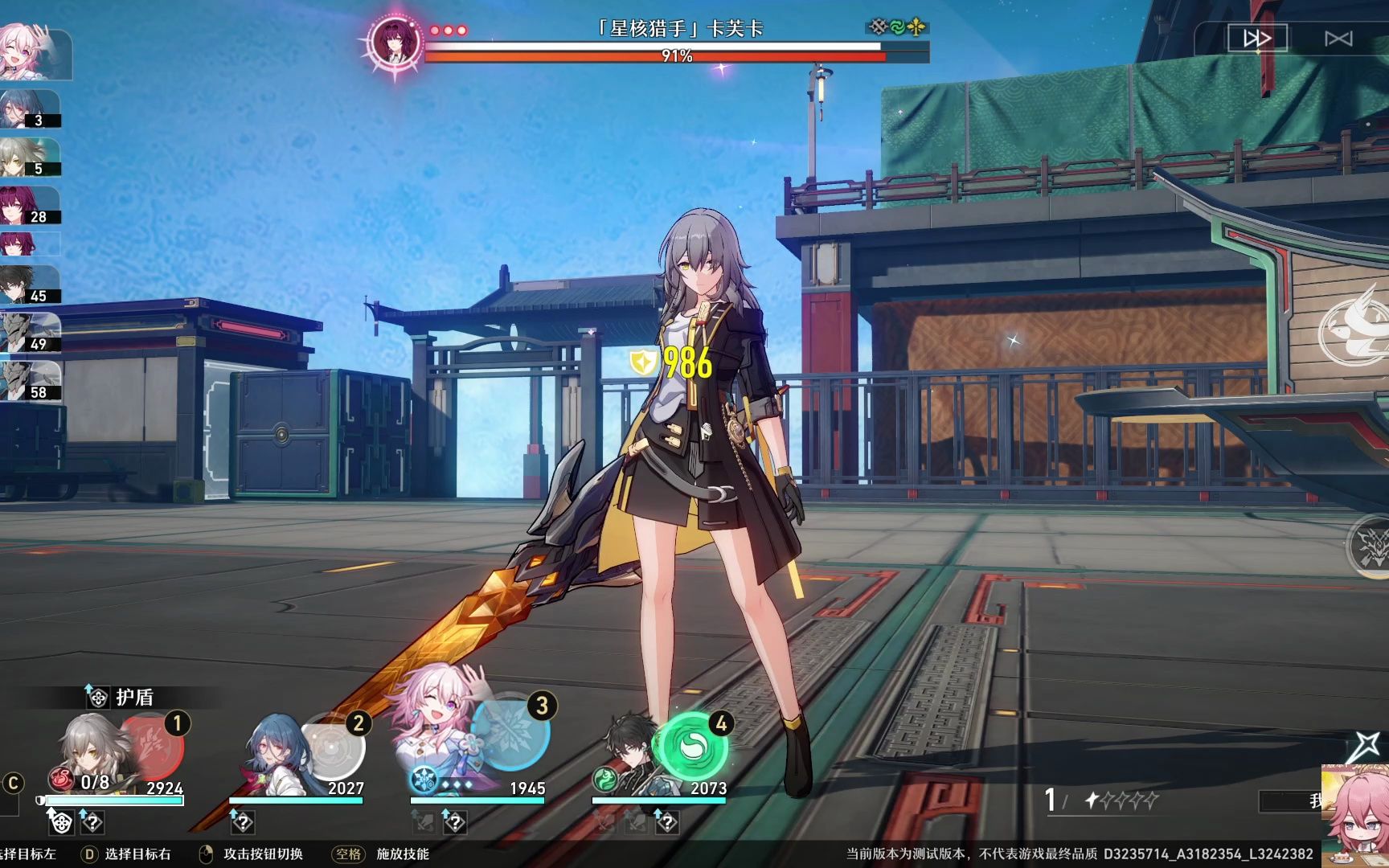Click the pink-haired chibi streamer avatar overlay
The height and width of the screenshot is (868, 1389).
click(x=1356, y=812)
